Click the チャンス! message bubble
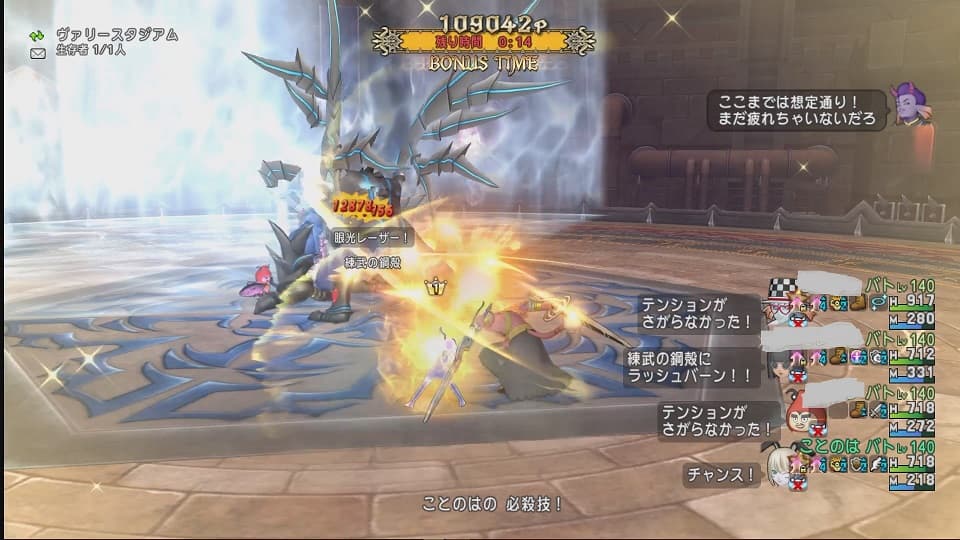 pyautogui.click(x=721, y=475)
